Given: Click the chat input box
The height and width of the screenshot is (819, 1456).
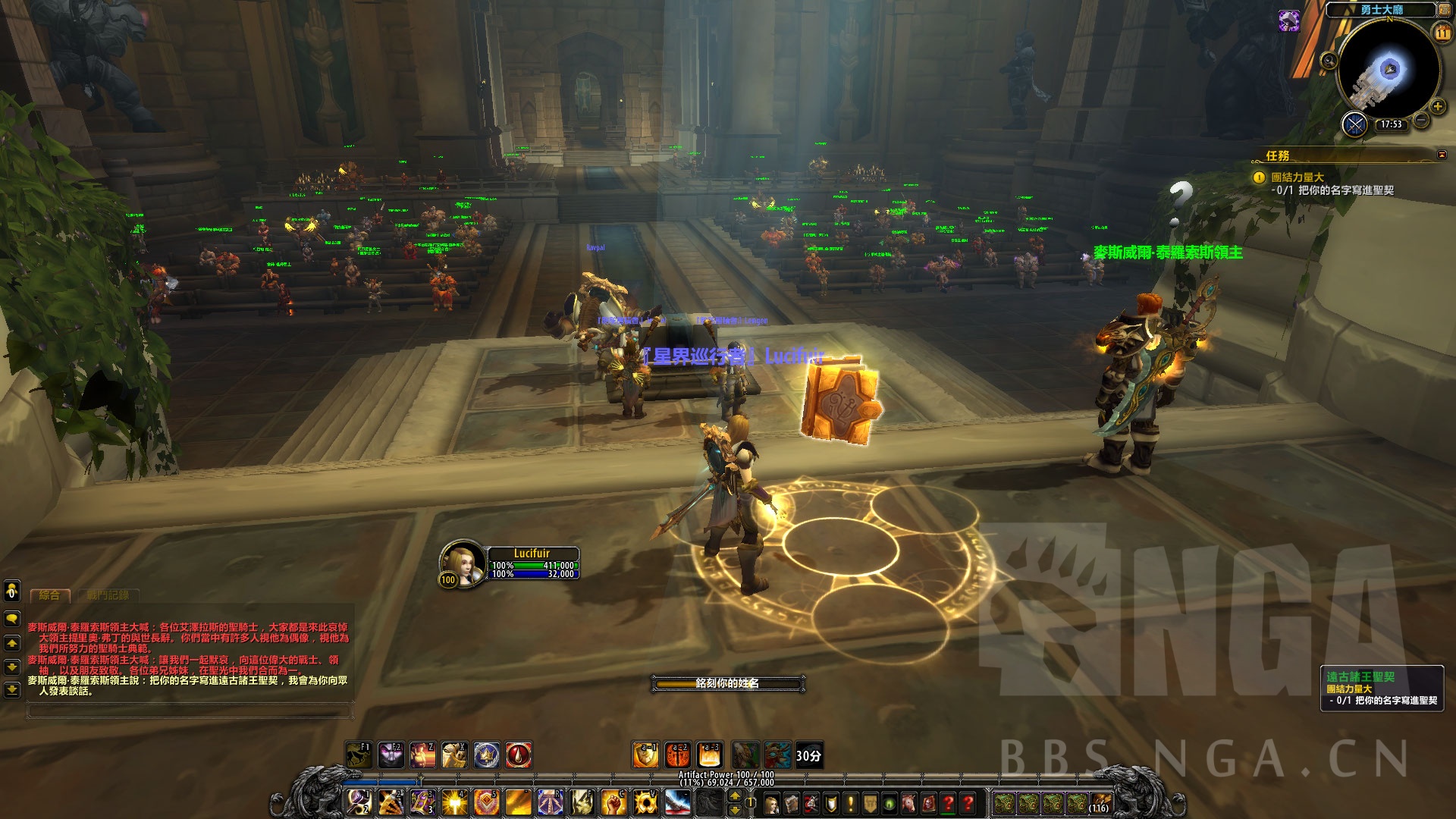Looking at the screenshot, I should [x=190, y=711].
